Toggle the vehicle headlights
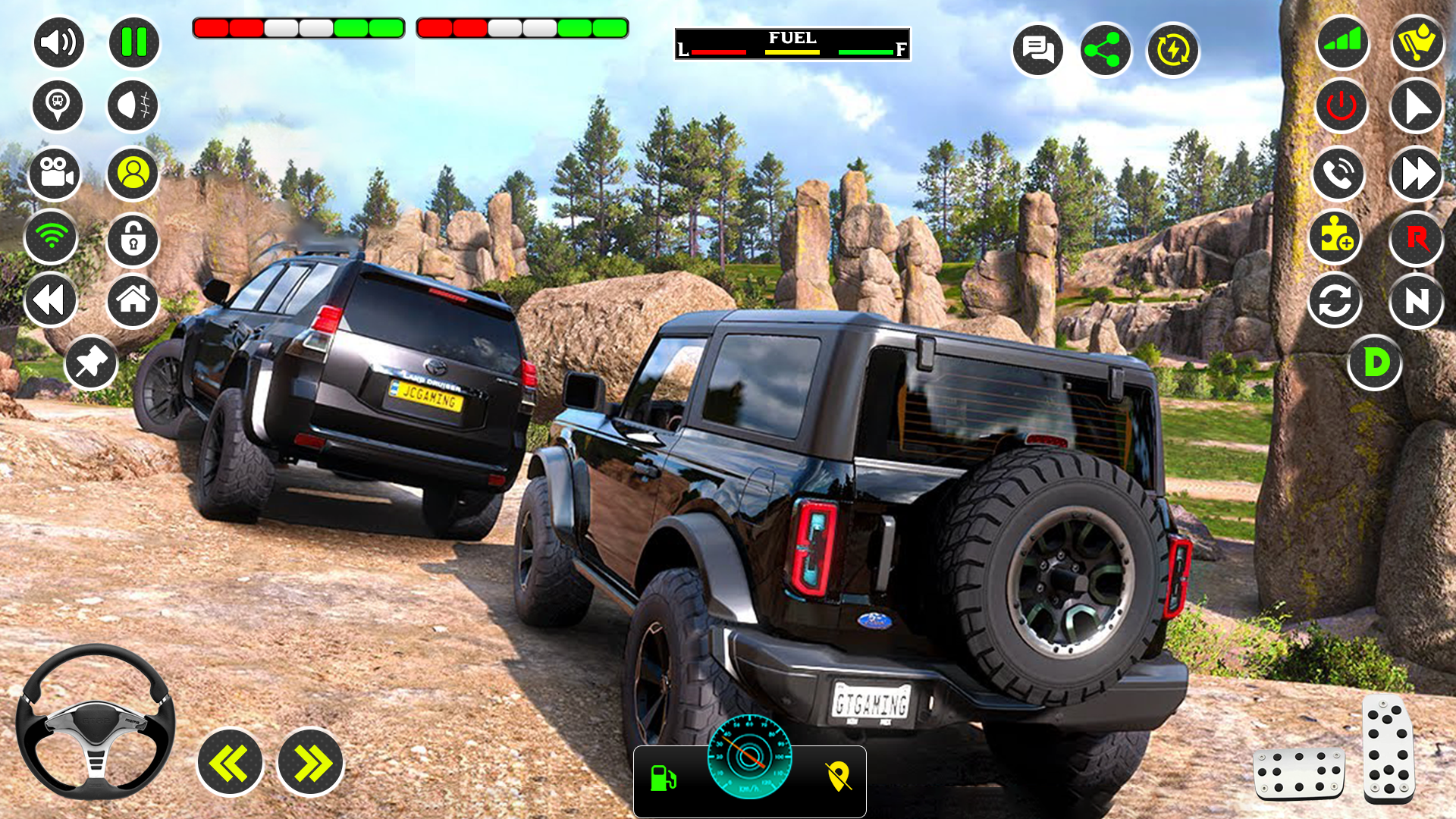The image size is (1456, 819). tap(133, 105)
